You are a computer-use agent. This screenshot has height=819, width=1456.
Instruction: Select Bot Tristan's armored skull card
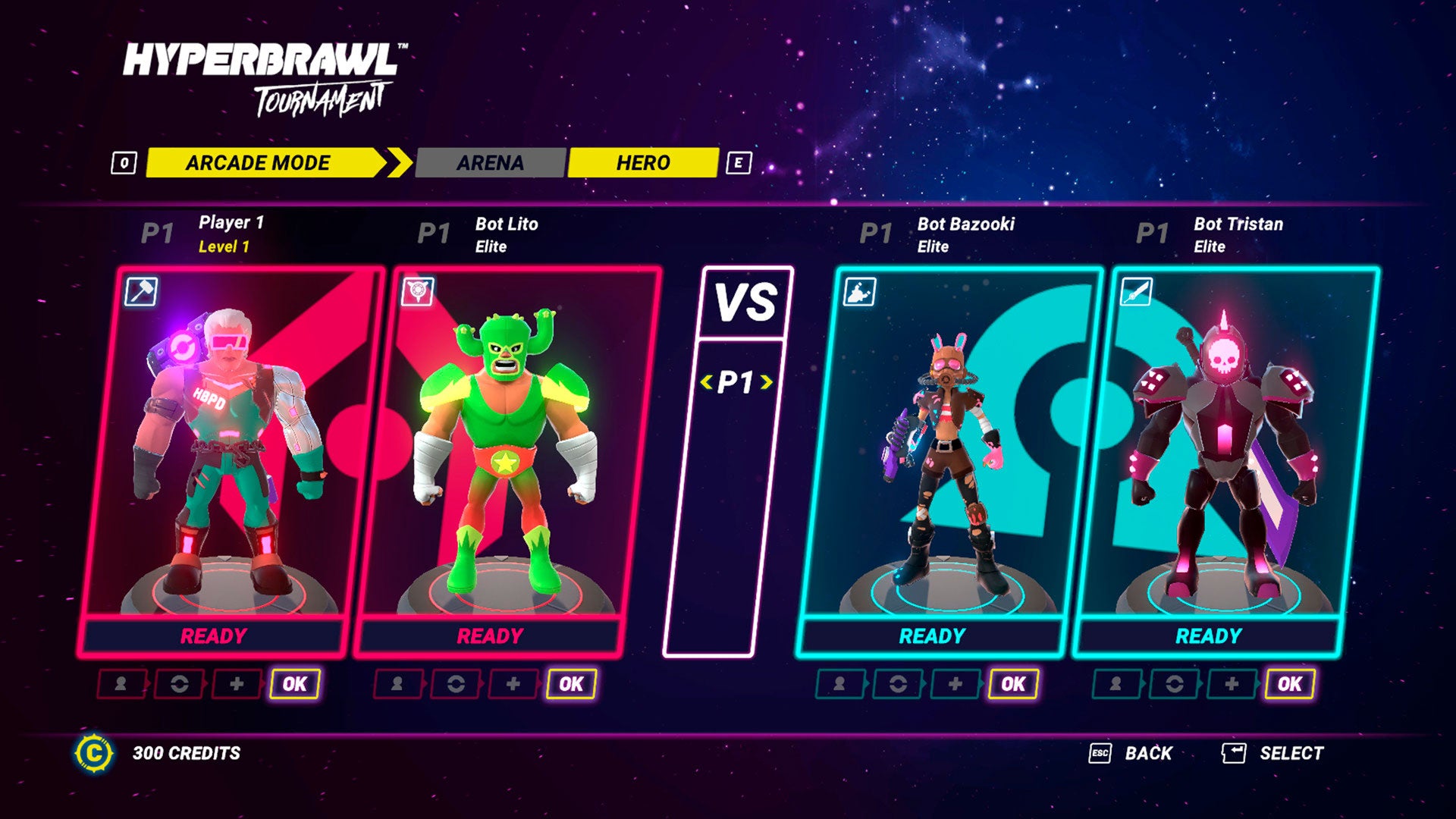click(x=1225, y=447)
